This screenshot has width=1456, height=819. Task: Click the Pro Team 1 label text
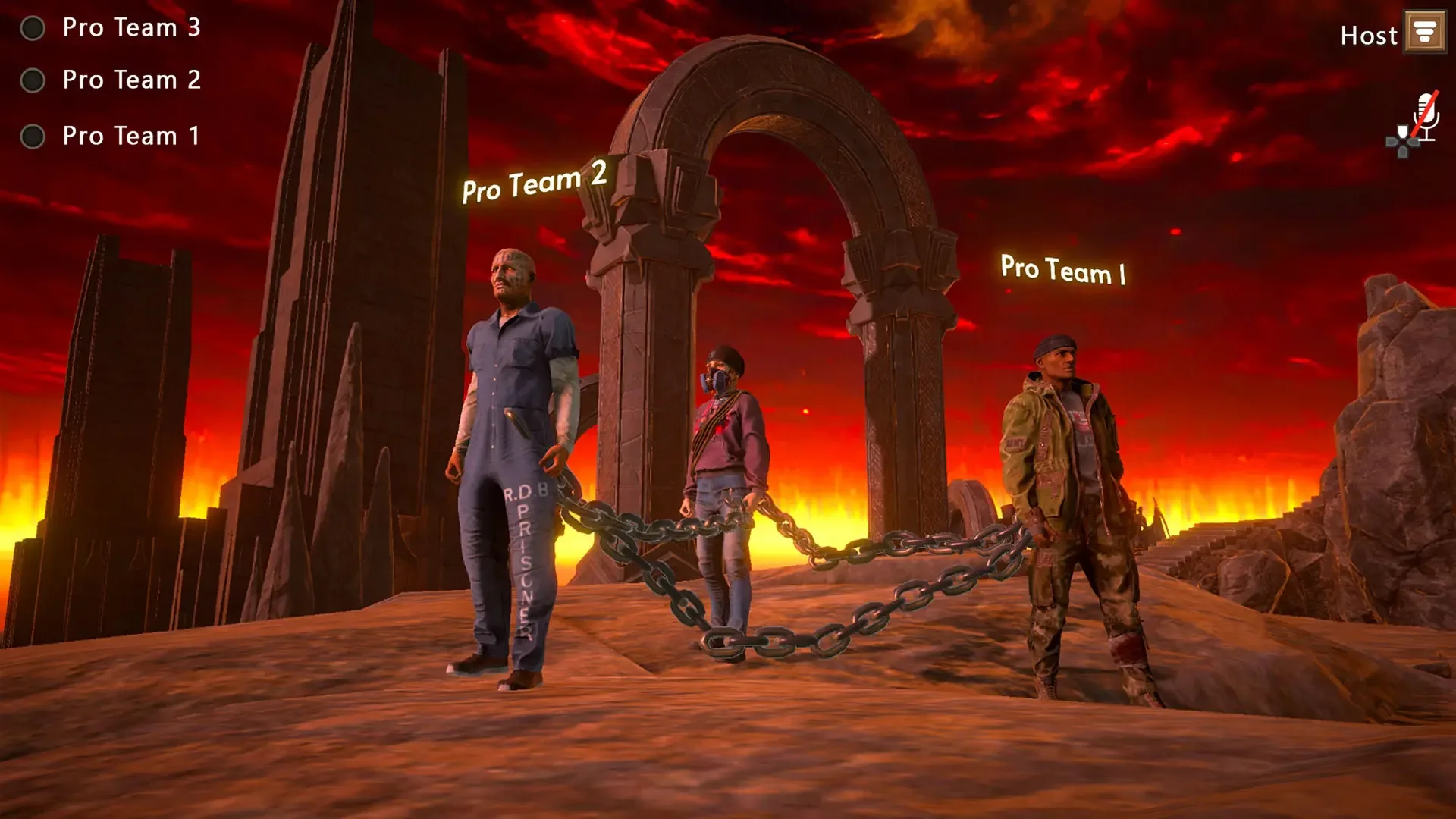click(130, 136)
